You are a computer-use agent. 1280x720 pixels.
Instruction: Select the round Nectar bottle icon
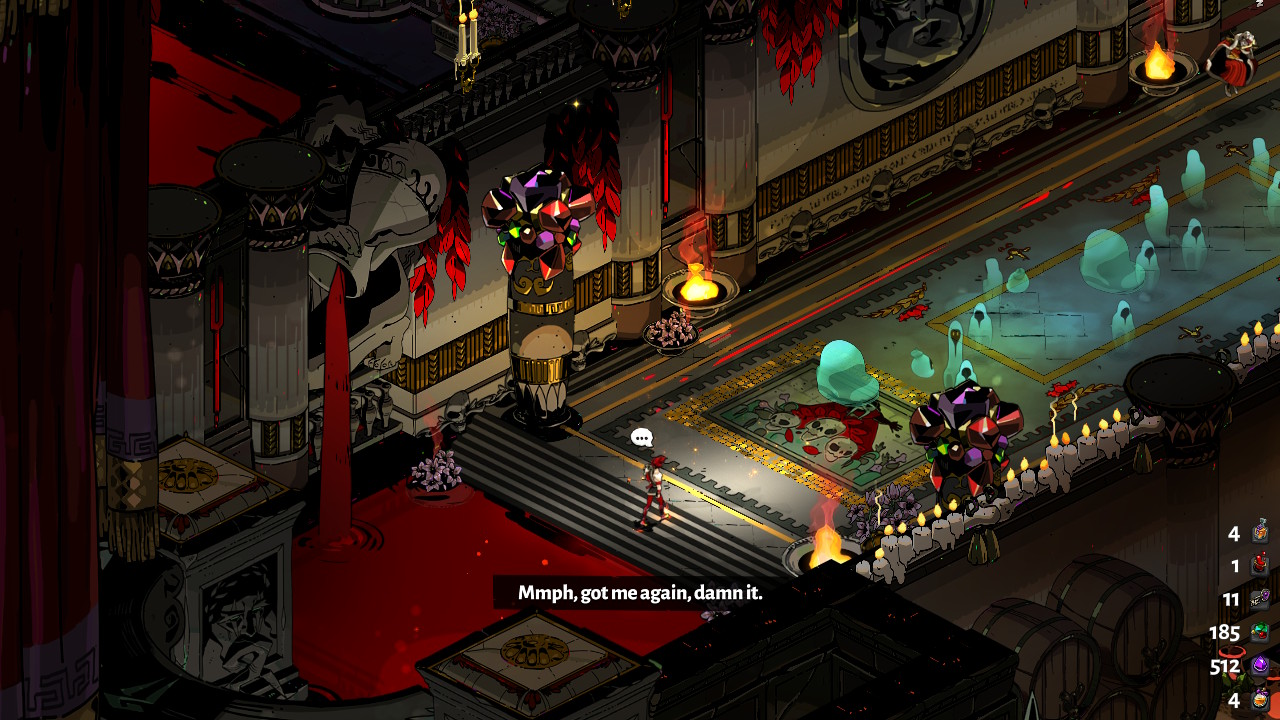(x=1261, y=700)
